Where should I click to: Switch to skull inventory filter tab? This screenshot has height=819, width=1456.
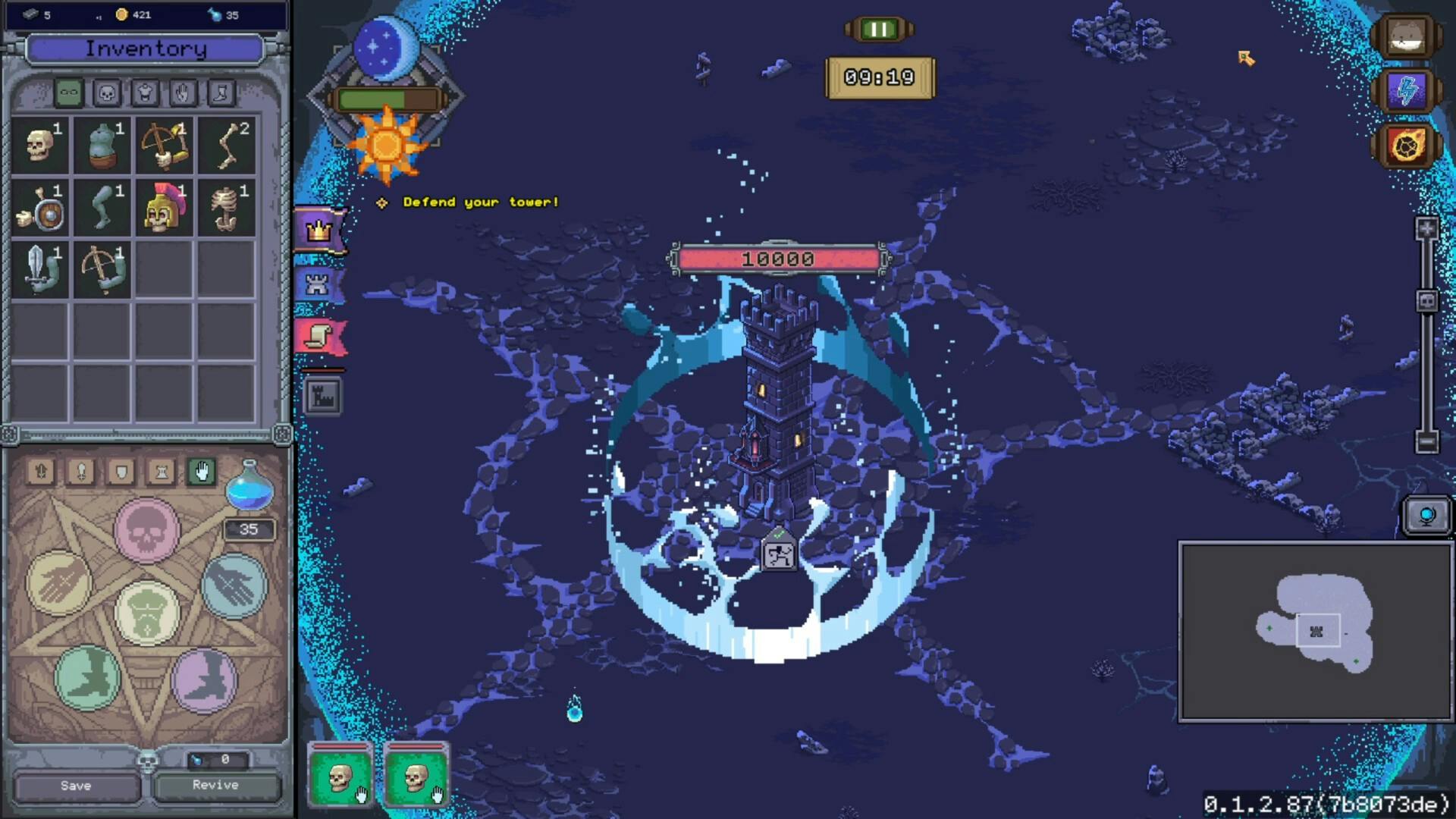(x=107, y=93)
